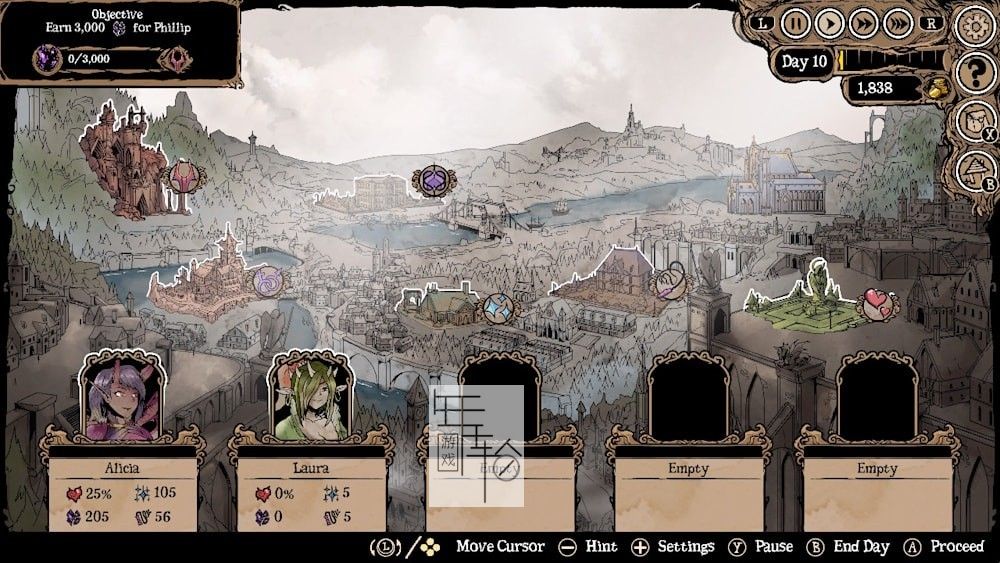Switch to triple fast-forward speed

pos(897,22)
